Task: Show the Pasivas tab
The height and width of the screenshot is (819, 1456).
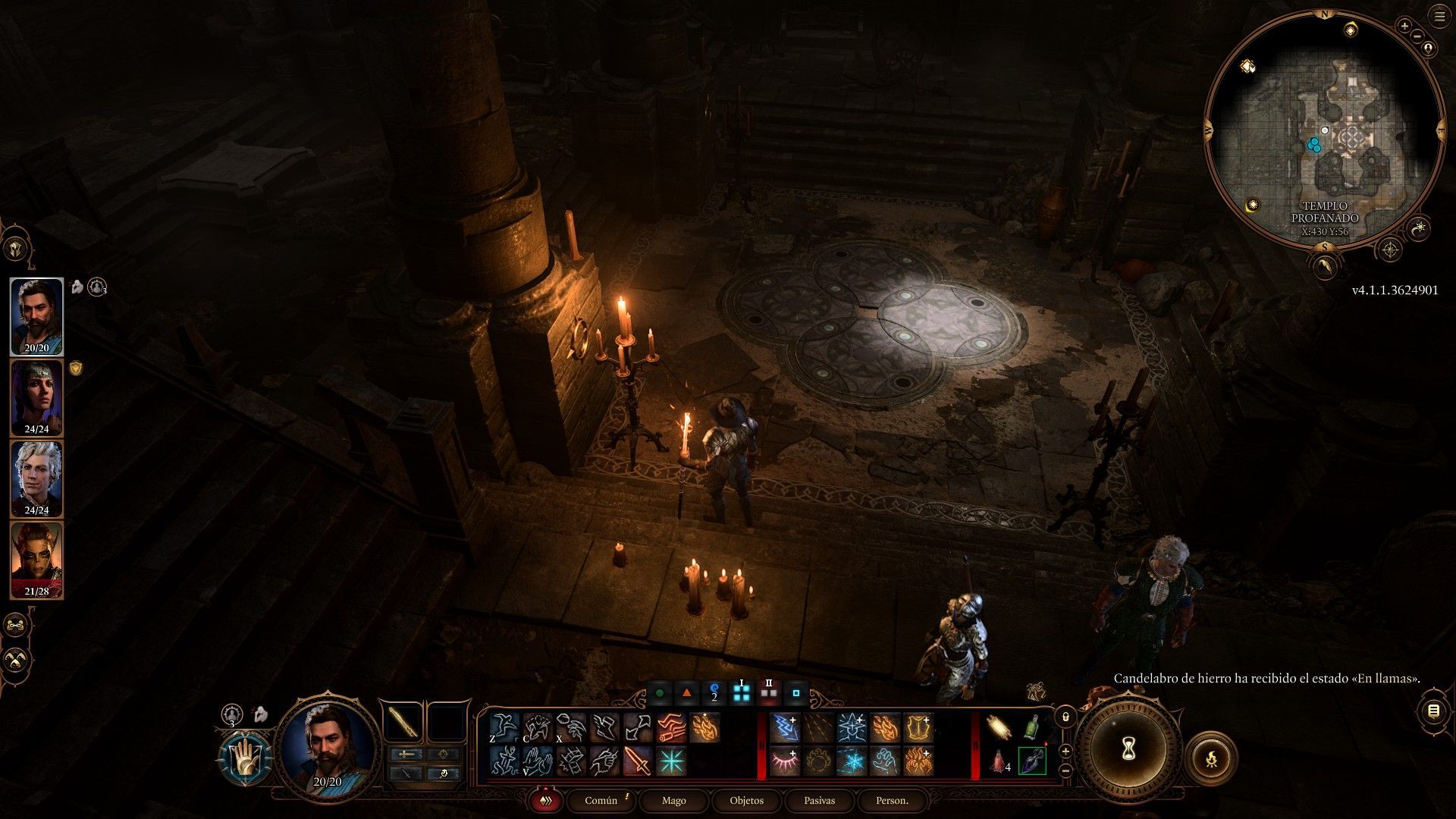Action: point(819,801)
